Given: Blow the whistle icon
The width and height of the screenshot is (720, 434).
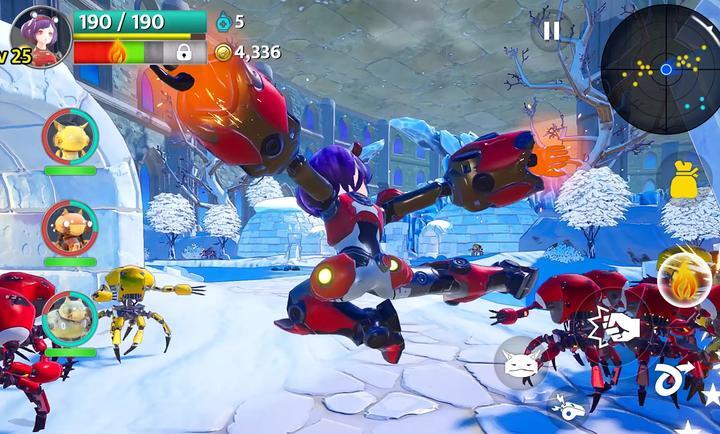Looking at the screenshot, I should (567, 407).
